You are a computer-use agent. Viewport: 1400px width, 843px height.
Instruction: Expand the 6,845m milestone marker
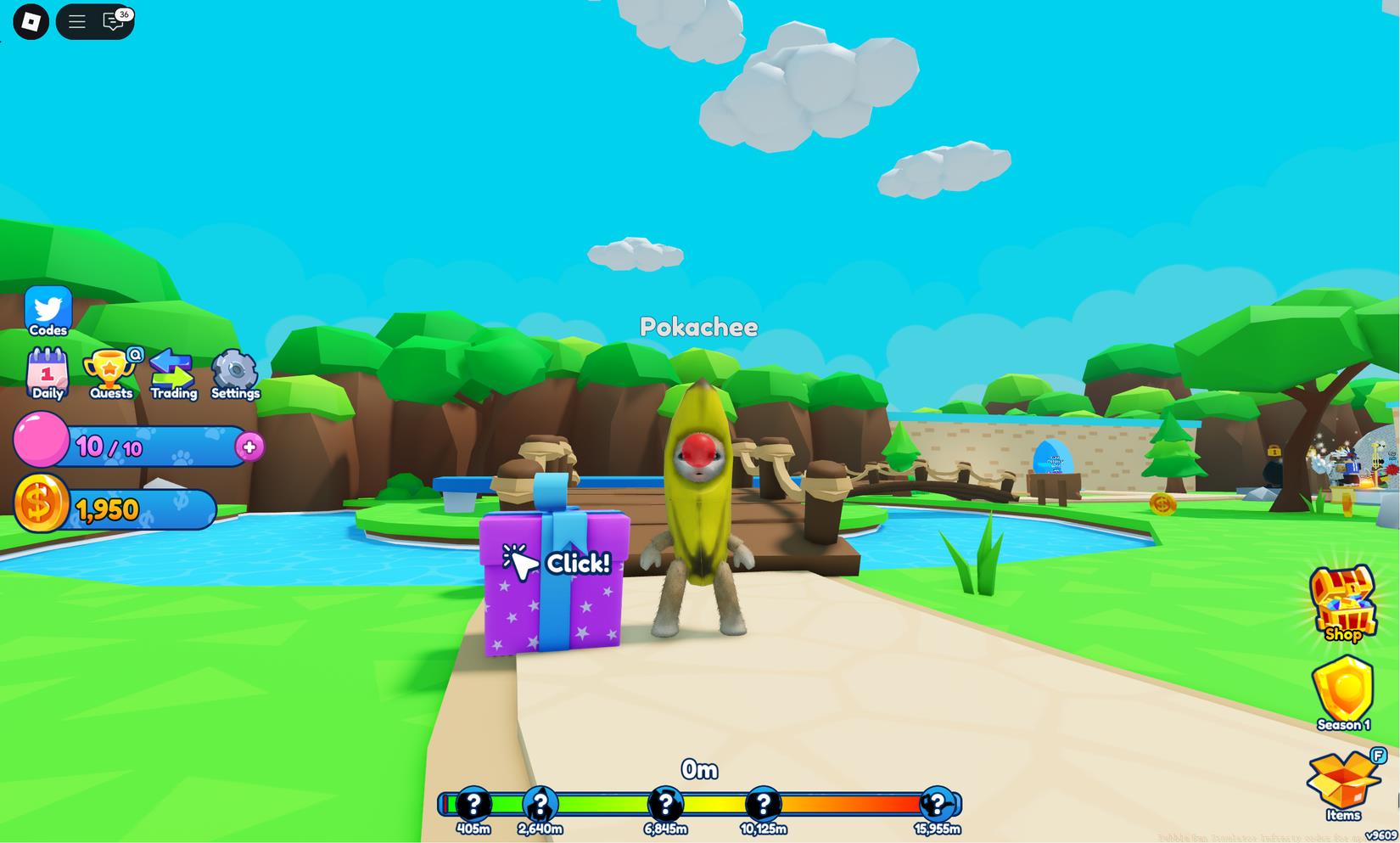[x=666, y=801]
